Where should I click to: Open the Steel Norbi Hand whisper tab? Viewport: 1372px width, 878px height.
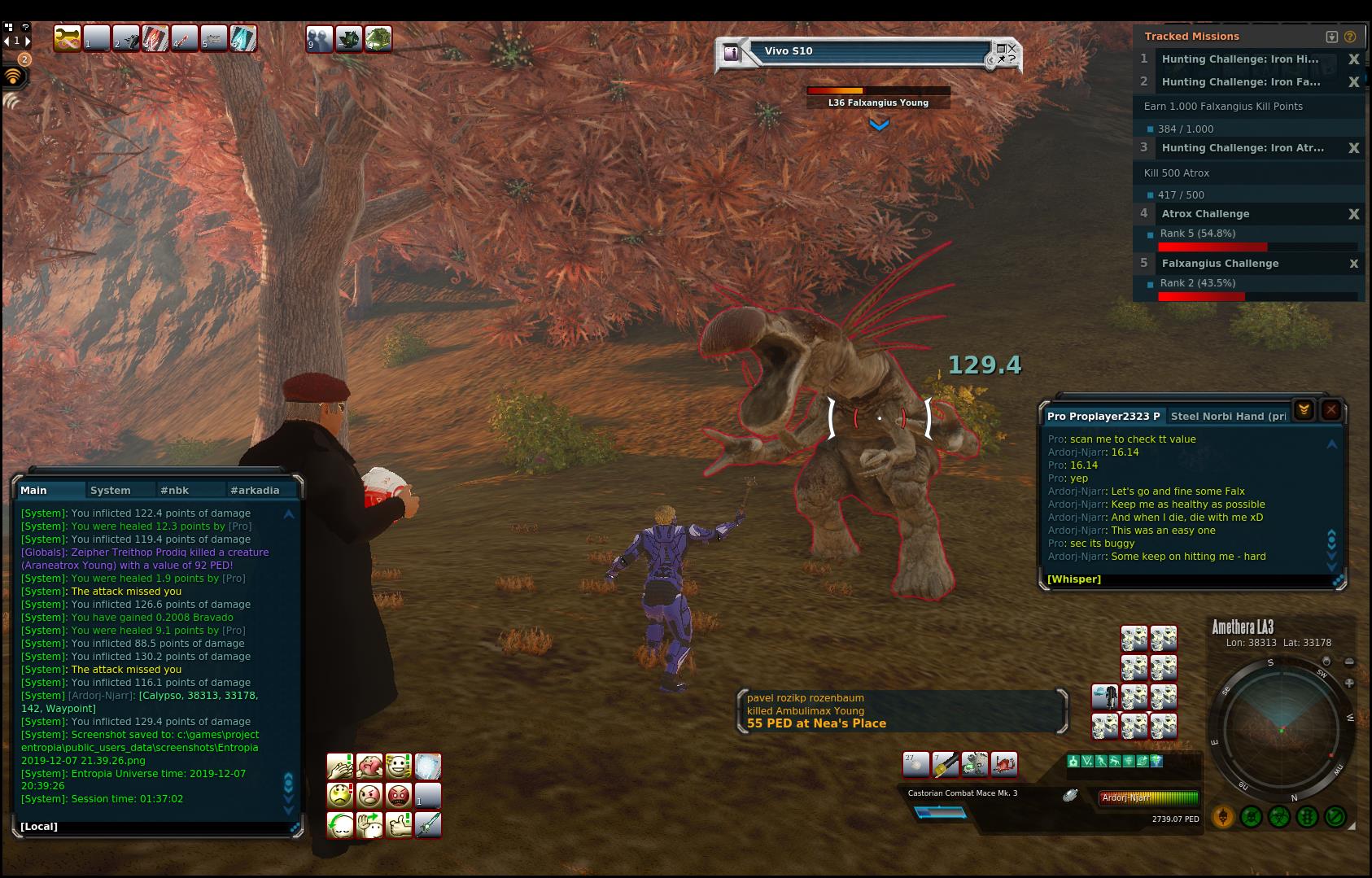[1228, 416]
